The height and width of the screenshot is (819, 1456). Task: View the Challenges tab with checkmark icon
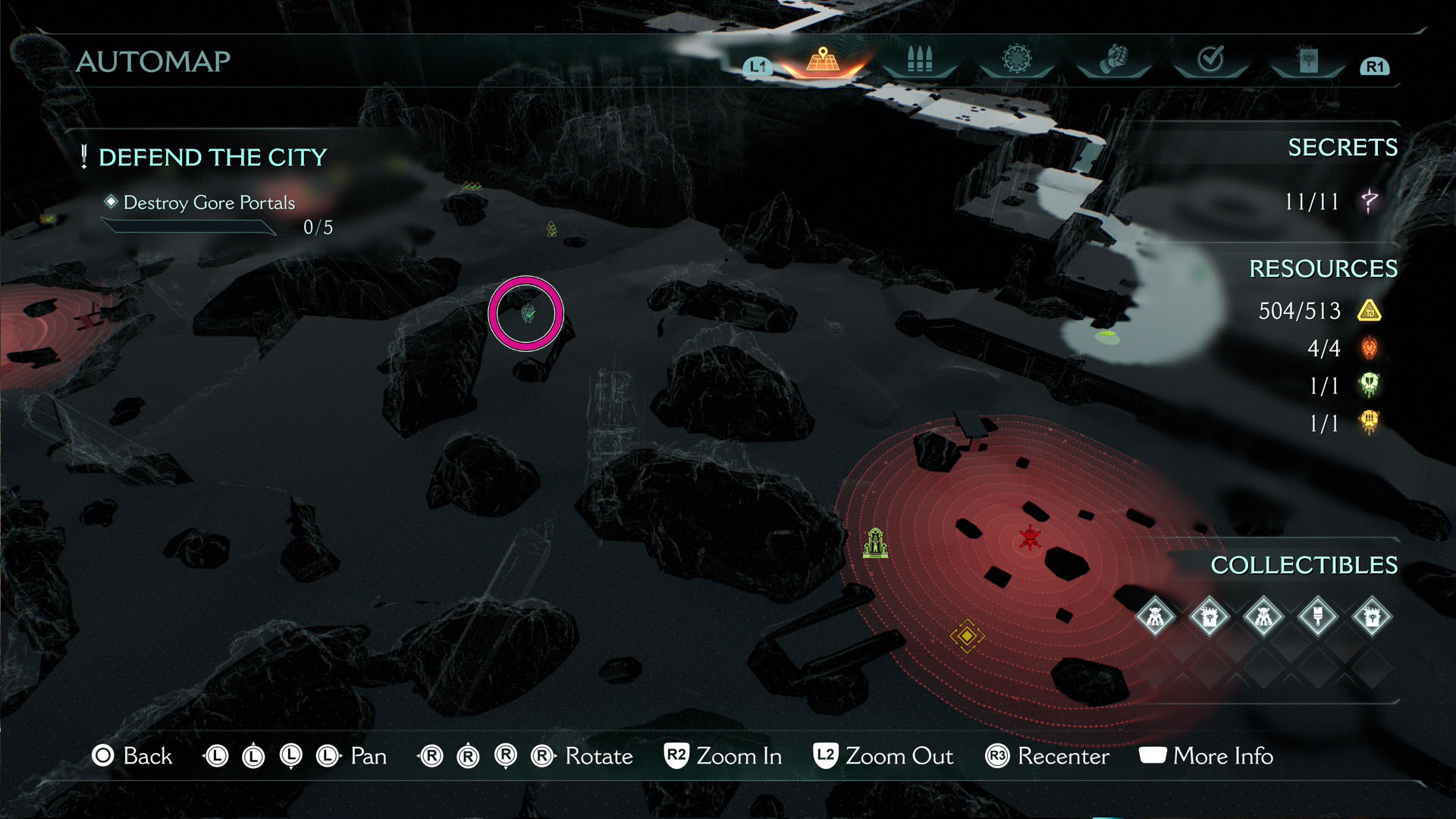1211,61
